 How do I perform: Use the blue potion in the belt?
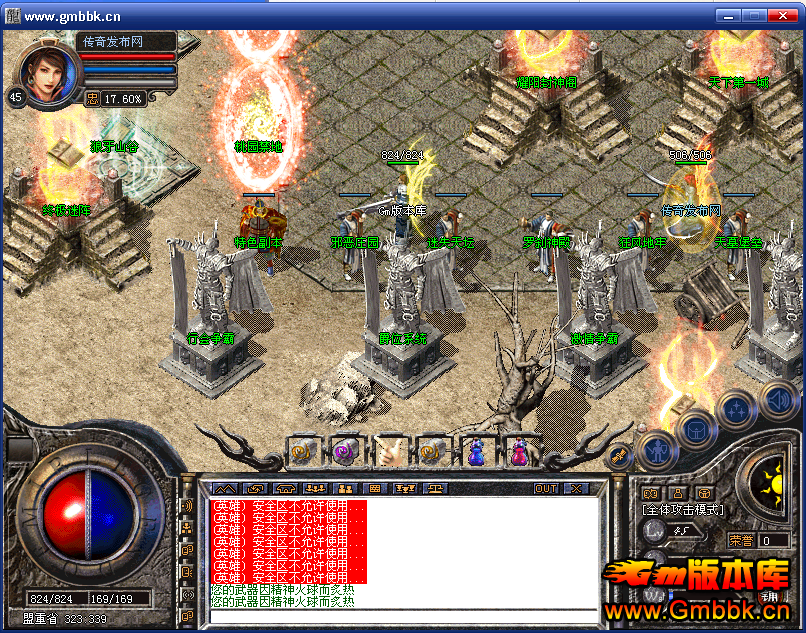click(x=475, y=451)
